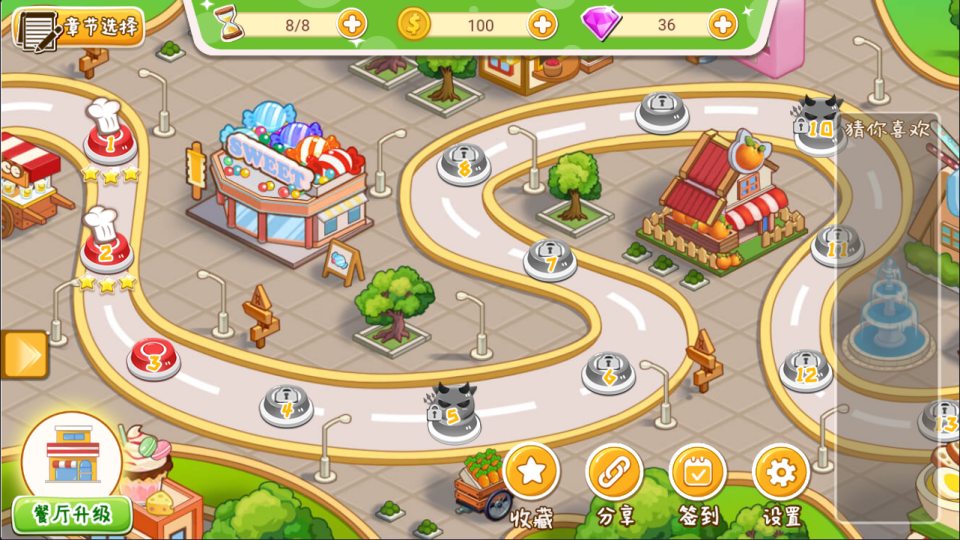Open the settings gear button

point(781,472)
